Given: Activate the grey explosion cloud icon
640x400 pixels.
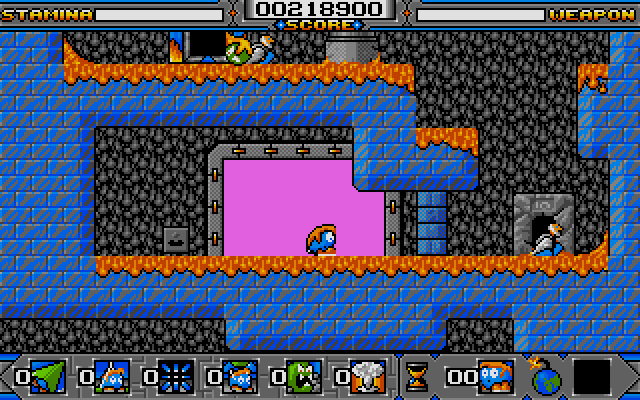Looking at the screenshot, I should (x=367, y=377).
